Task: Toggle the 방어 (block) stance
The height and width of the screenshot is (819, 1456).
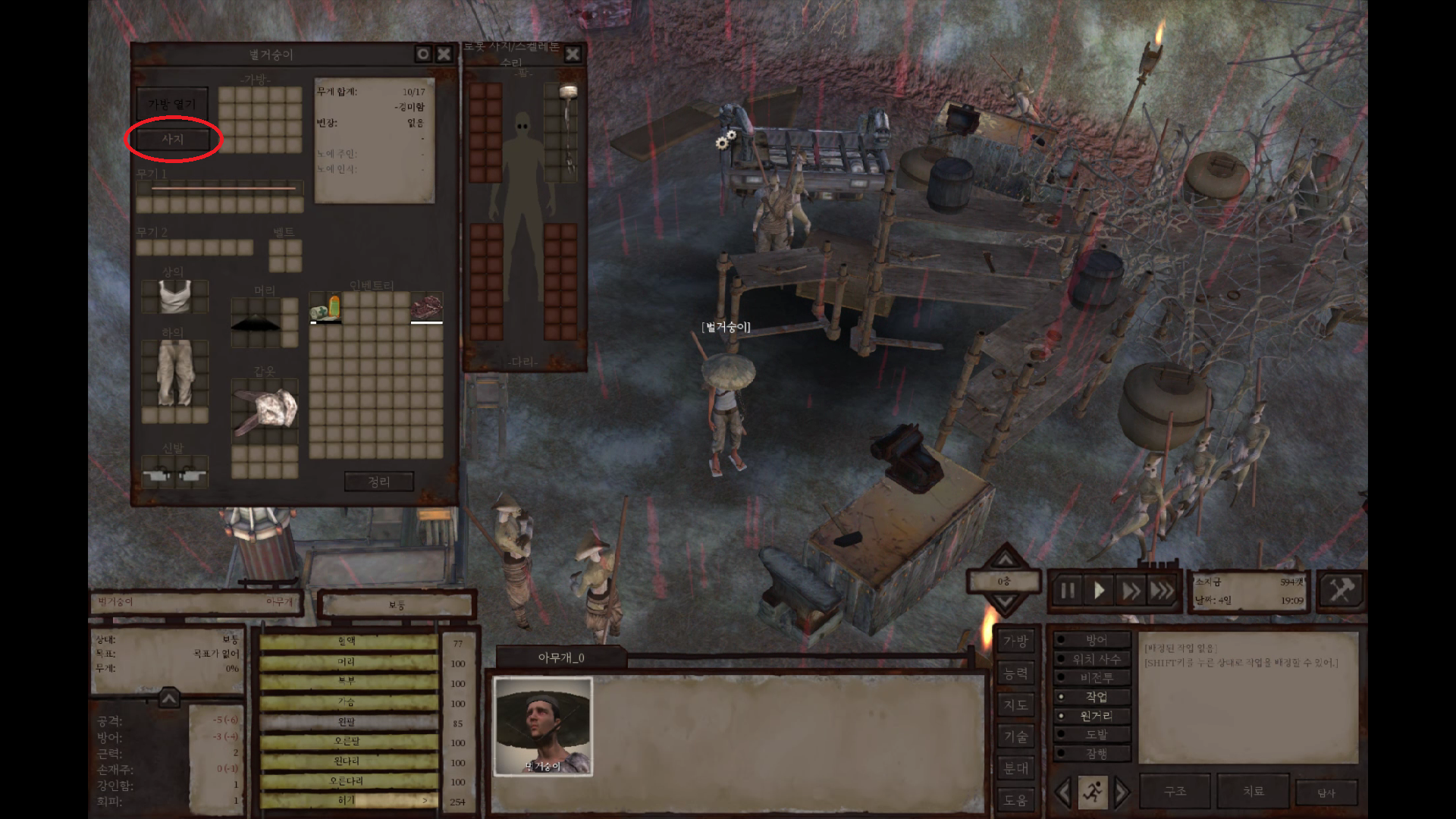Action: tap(1095, 641)
